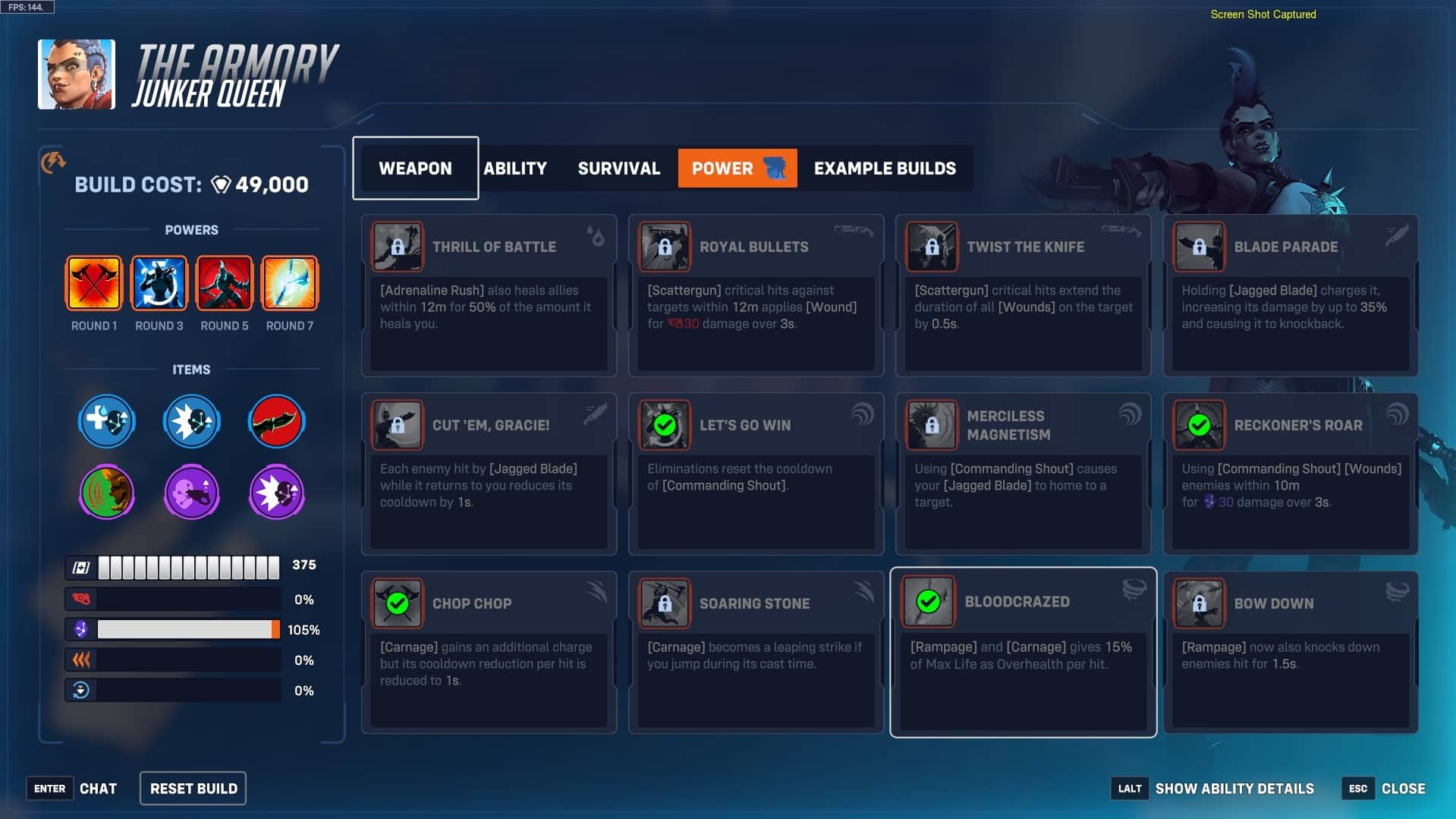Deselect the Let's Go Win power

coord(664,425)
